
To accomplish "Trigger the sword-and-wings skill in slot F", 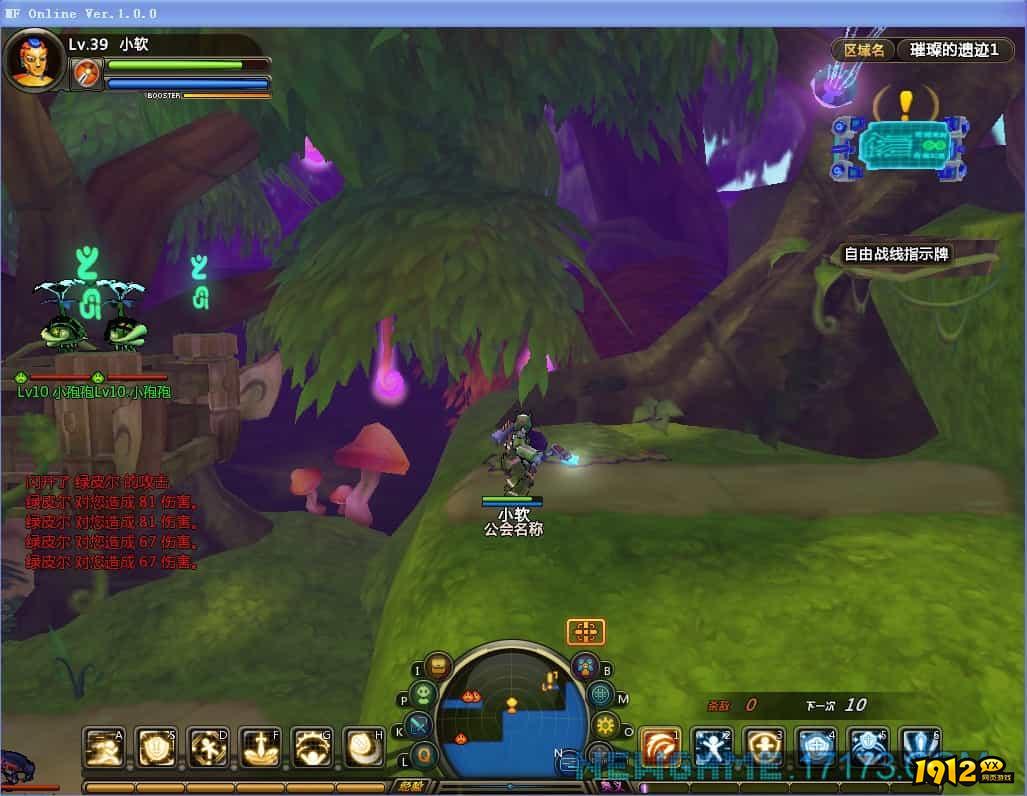I will point(259,747).
